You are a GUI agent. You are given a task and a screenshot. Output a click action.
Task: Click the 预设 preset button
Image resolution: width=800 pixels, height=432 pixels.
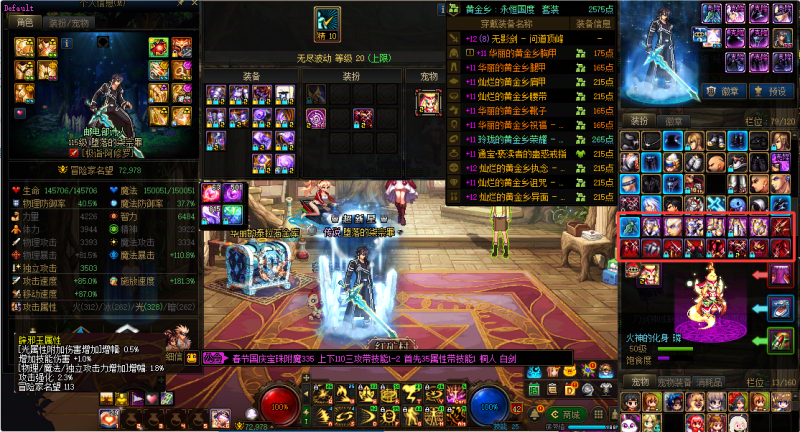[x=776, y=90]
